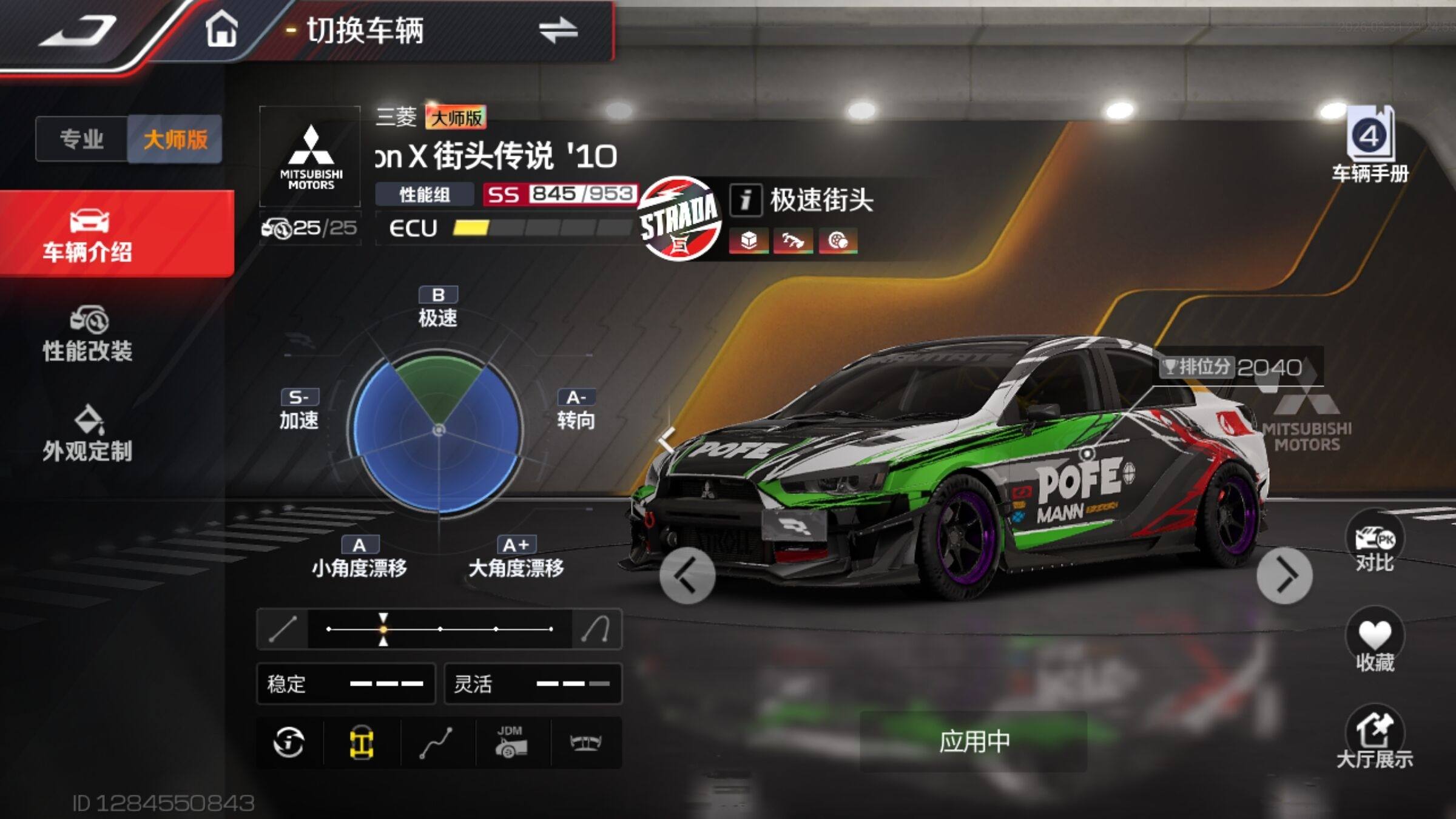This screenshot has height=819, width=1456.
Task: Click the 应用中 apply button
Action: click(974, 741)
